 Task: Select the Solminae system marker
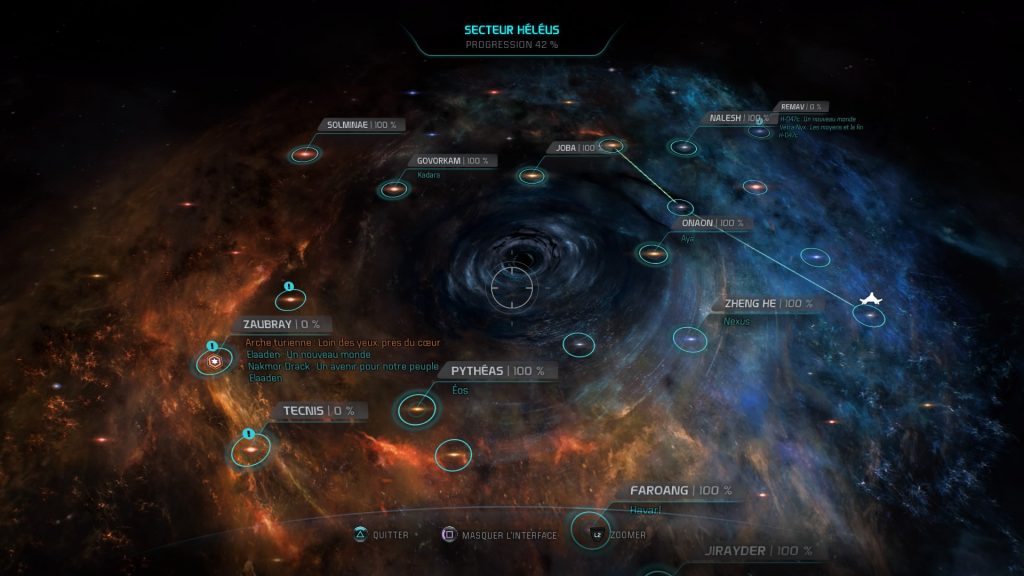click(304, 154)
